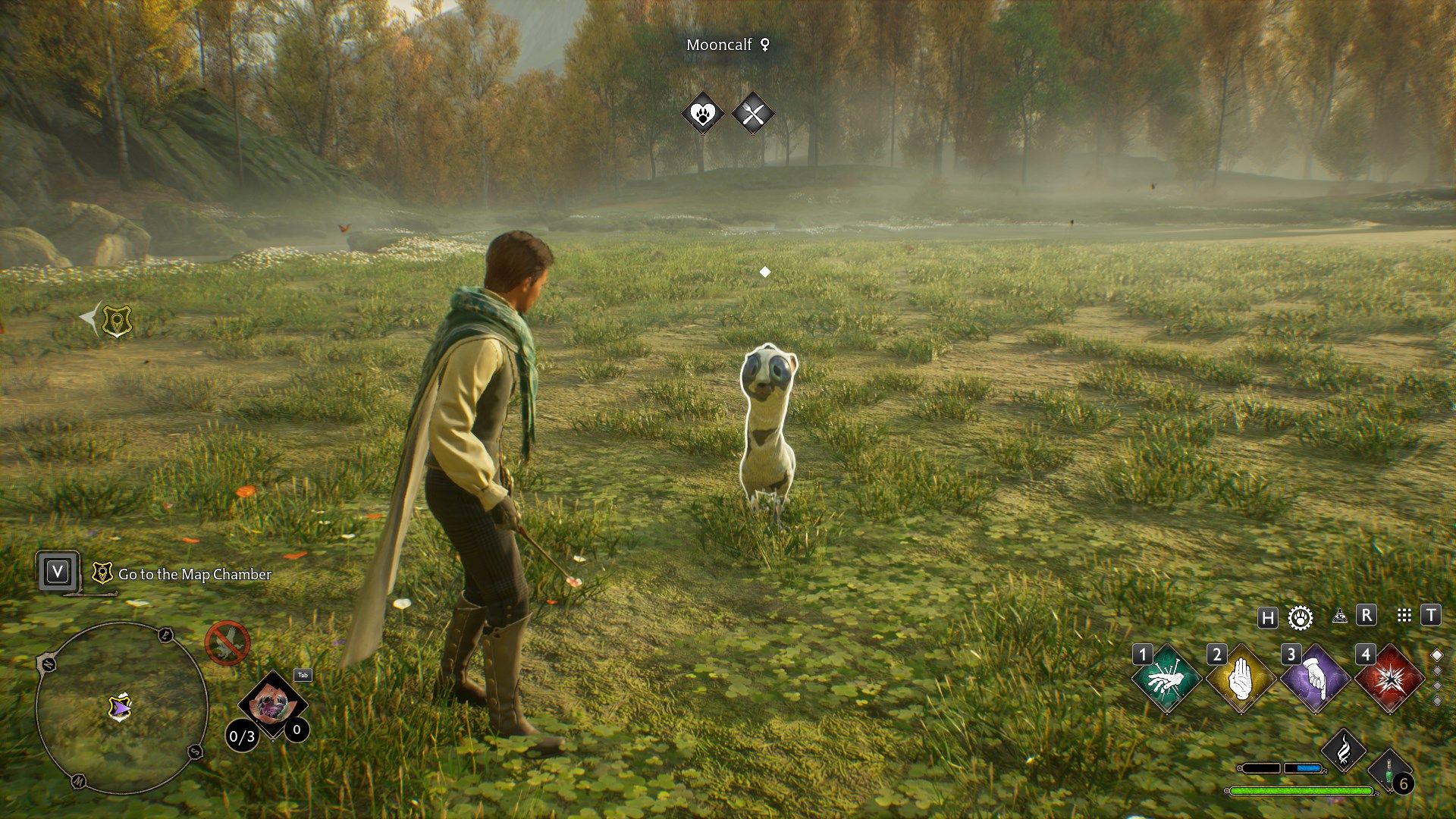Choose the fork and knife feed icon
The image size is (1456, 819).
[x=753, y=115]
